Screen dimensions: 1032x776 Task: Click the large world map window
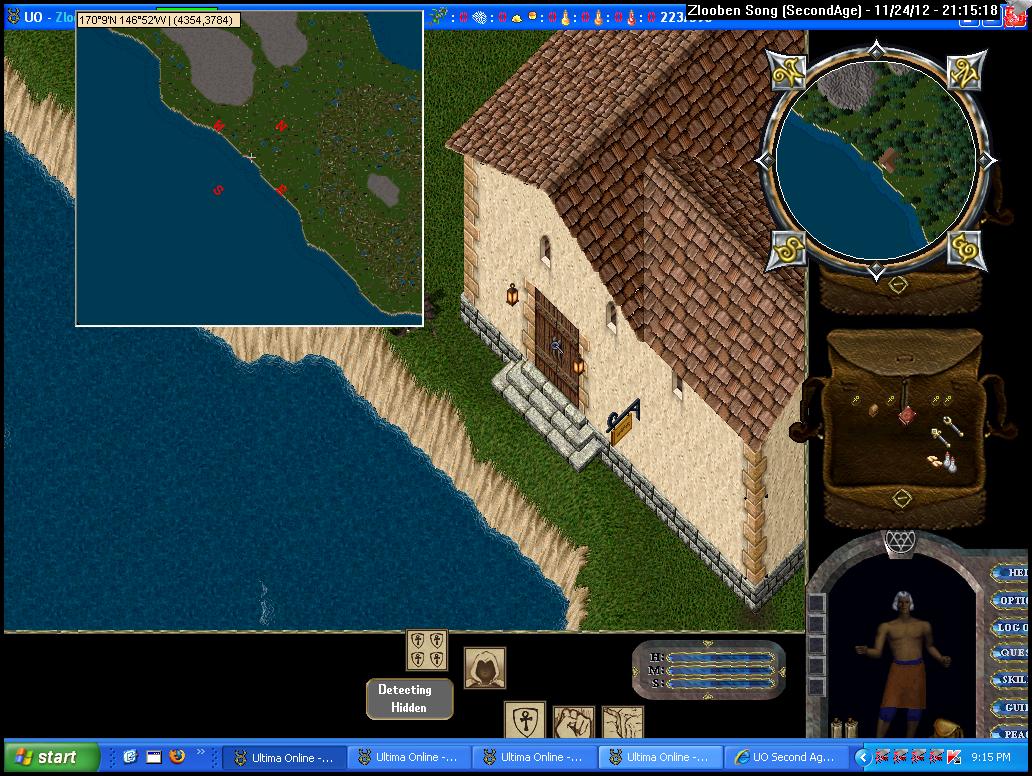[250, 170]
